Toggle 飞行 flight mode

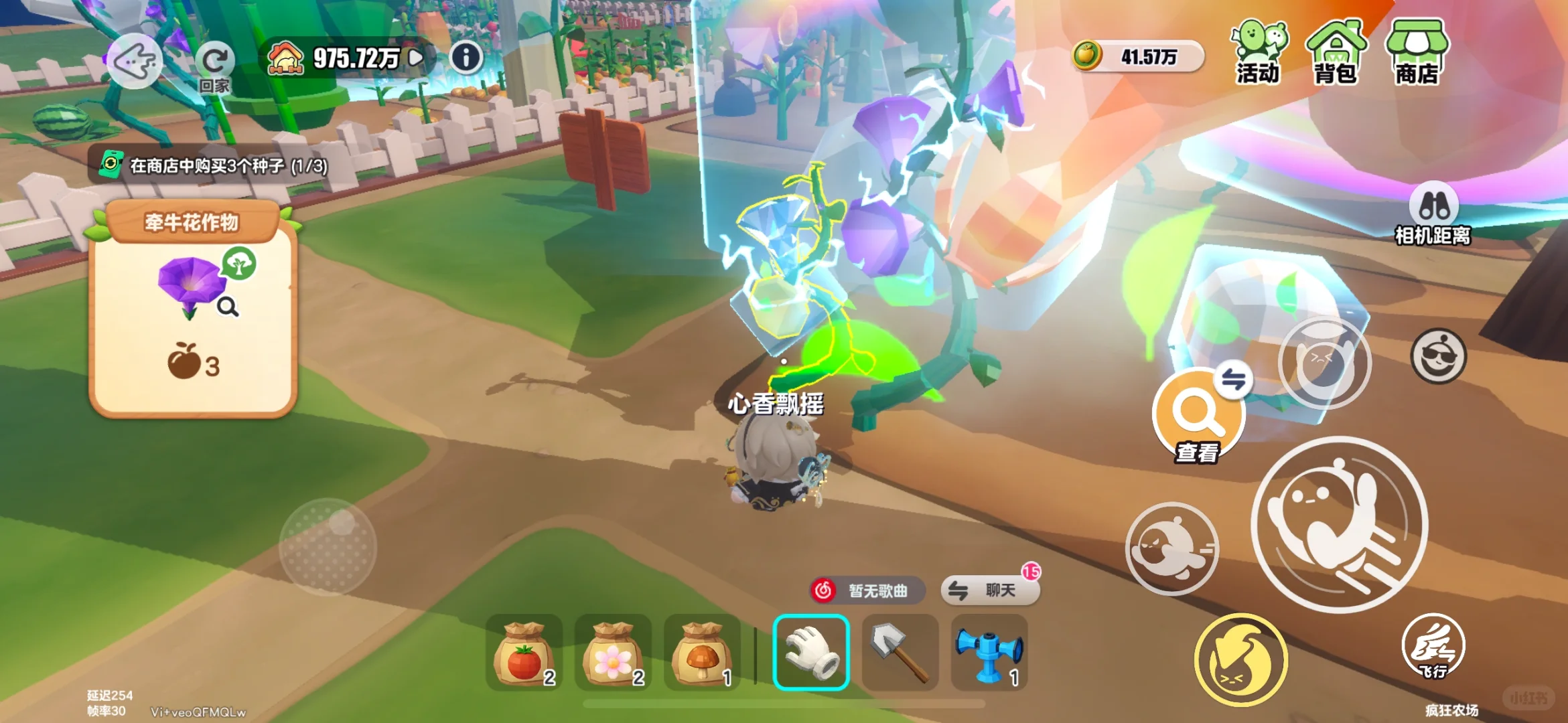coord(1433,647)
